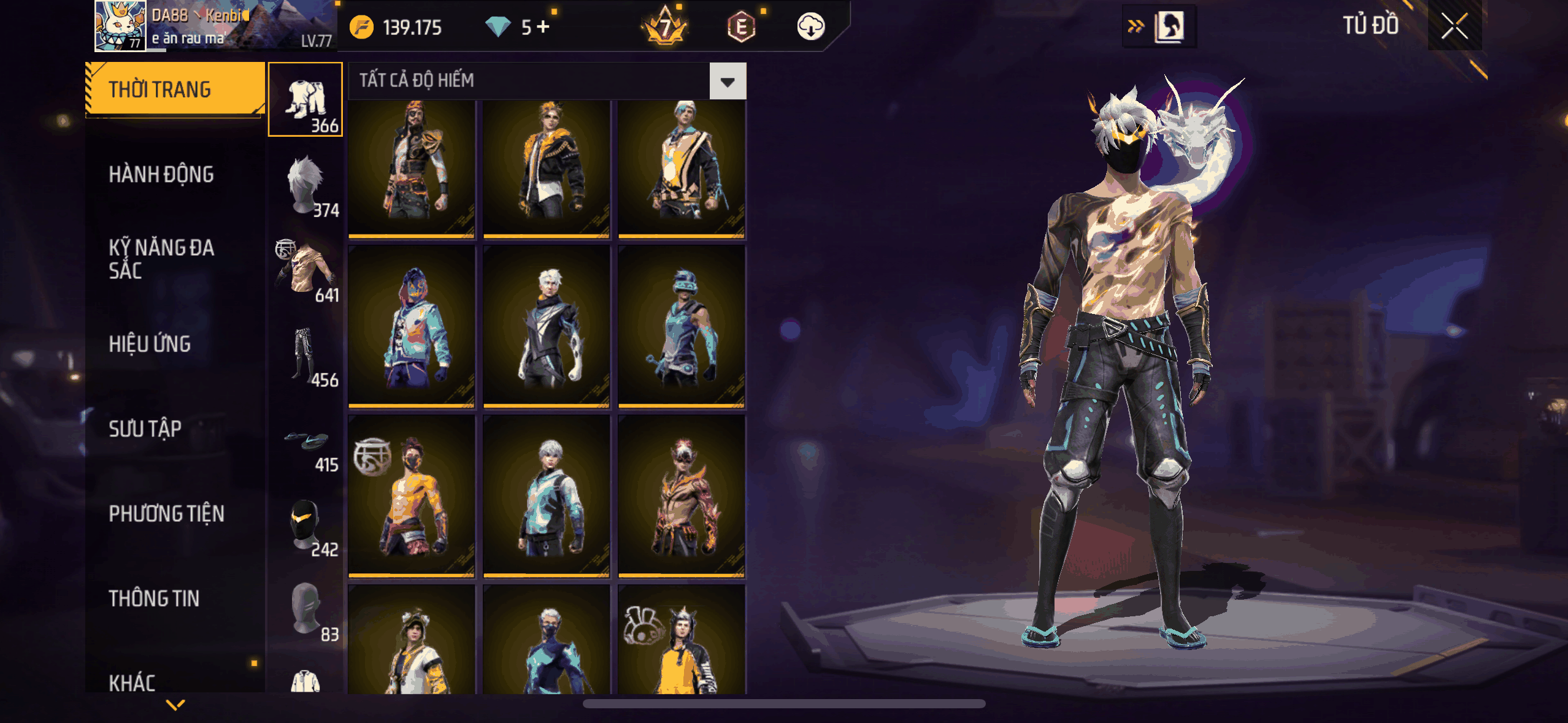Viewport: 1568px width, 723px height.
Task: Open the Tất Cả Độ Hiếm rarity dropdown
Action: (x=728, y=81)
